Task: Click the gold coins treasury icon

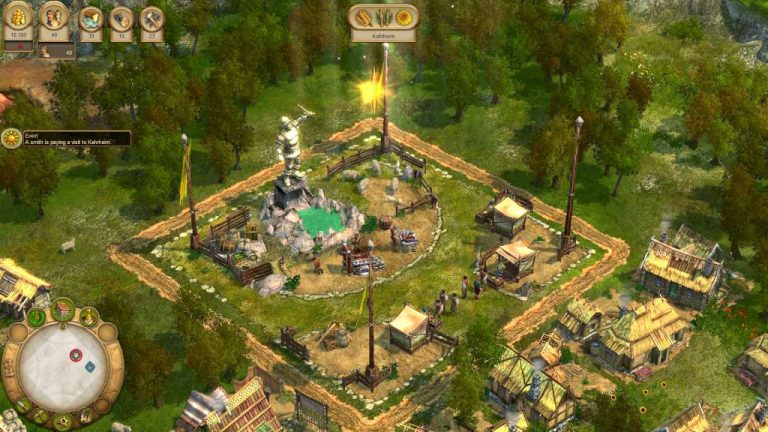Action: tap(18, 17)
